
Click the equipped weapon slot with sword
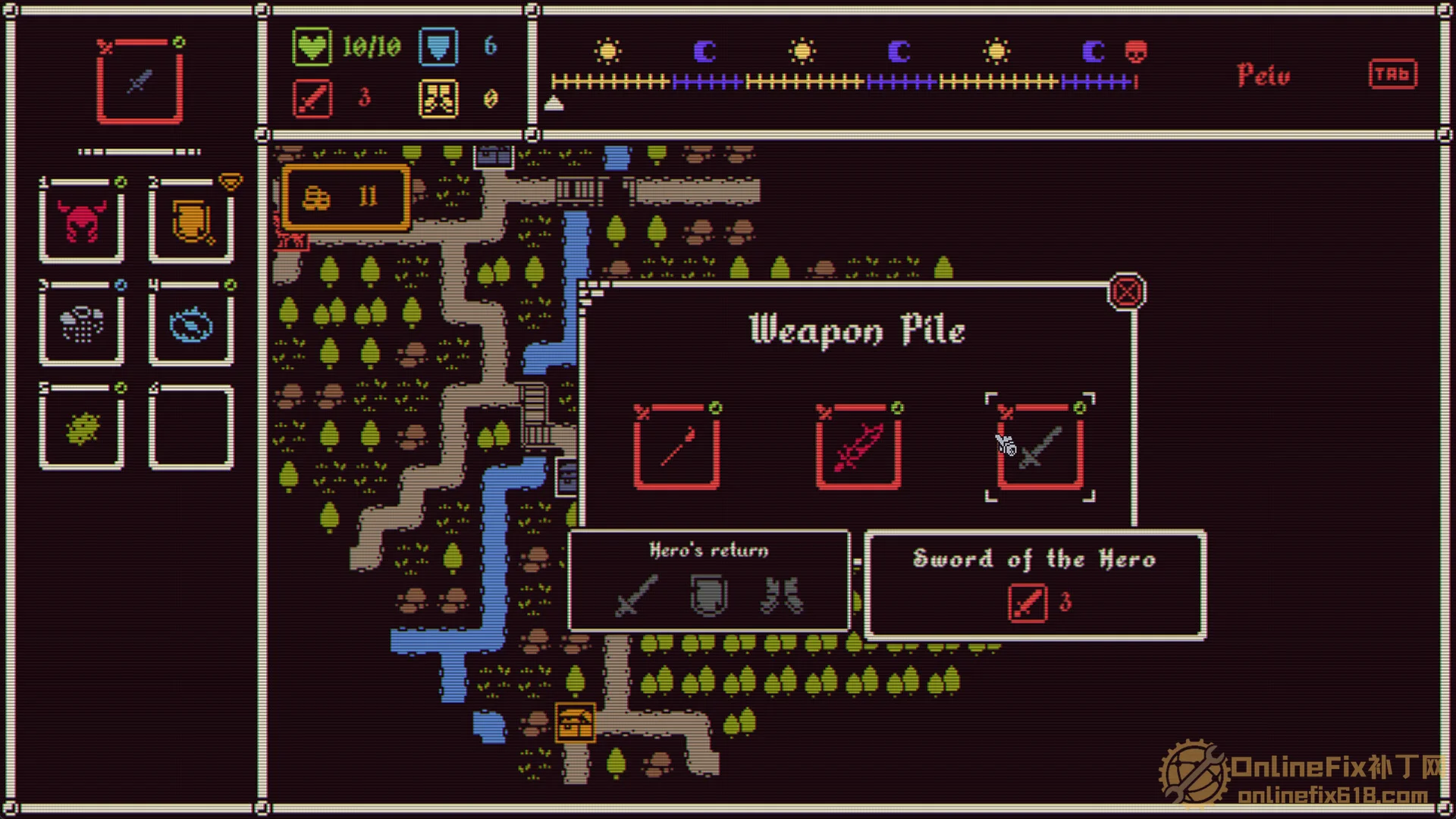140,80
